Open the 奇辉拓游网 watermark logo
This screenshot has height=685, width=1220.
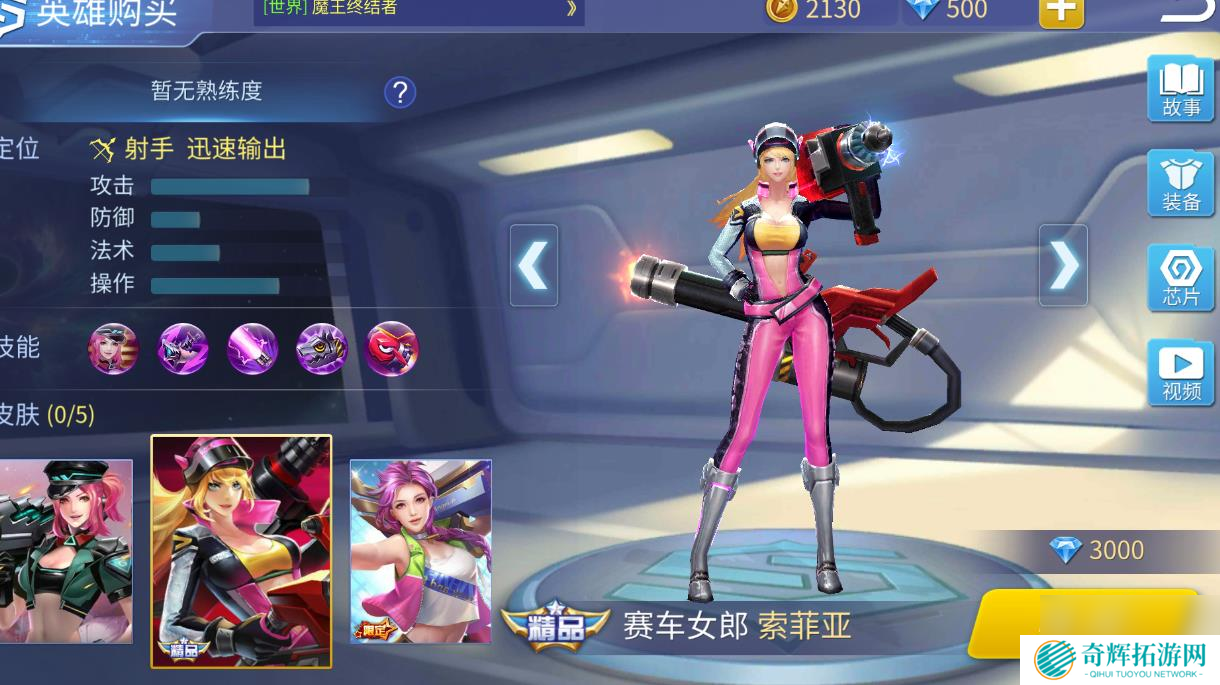(1119, 660)
